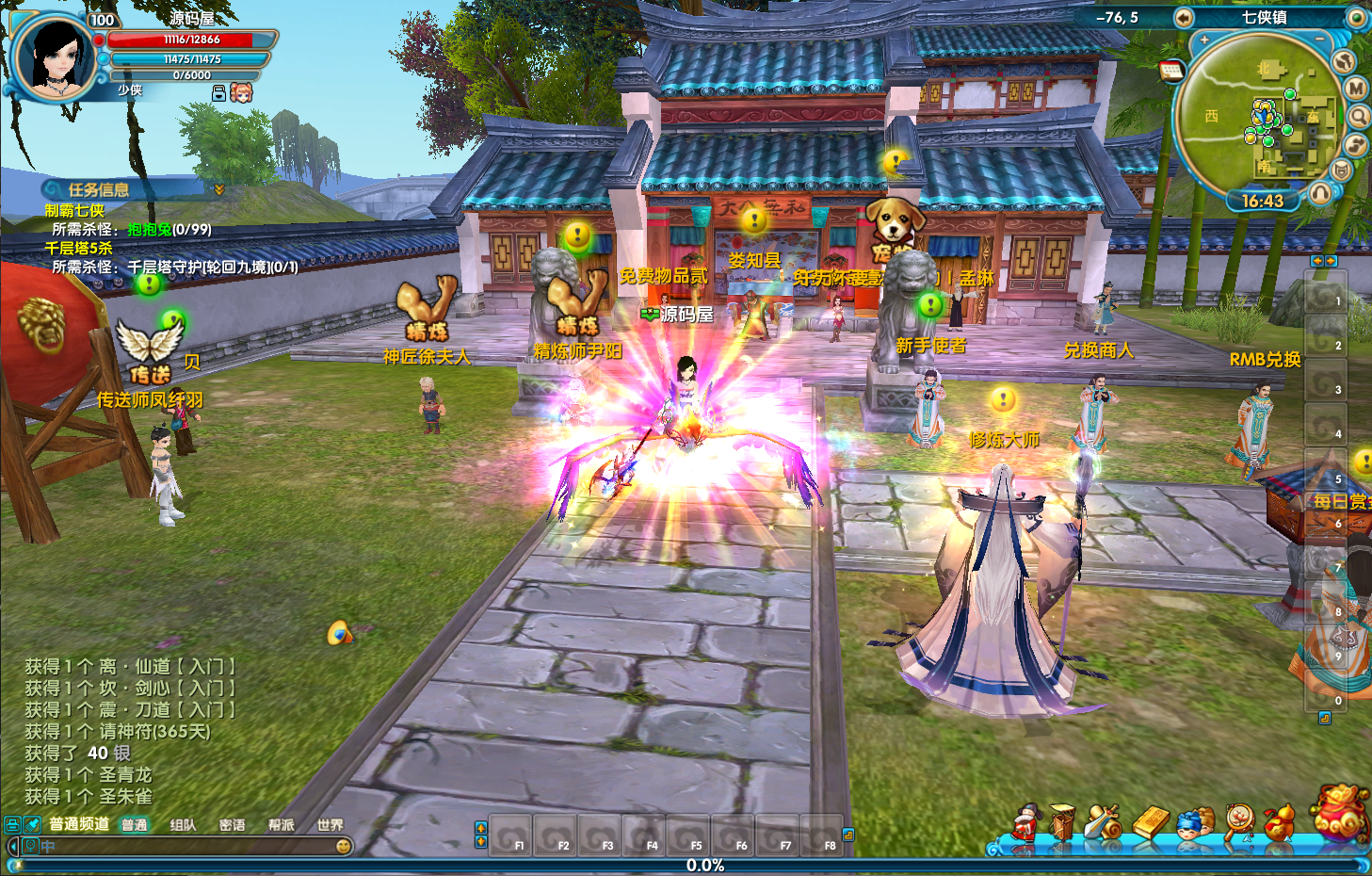This screenshot has height=876, width=1372.
Task: Open the emoji smiley picker in chat
Action: pyautogui.click(x=344, y=847)
